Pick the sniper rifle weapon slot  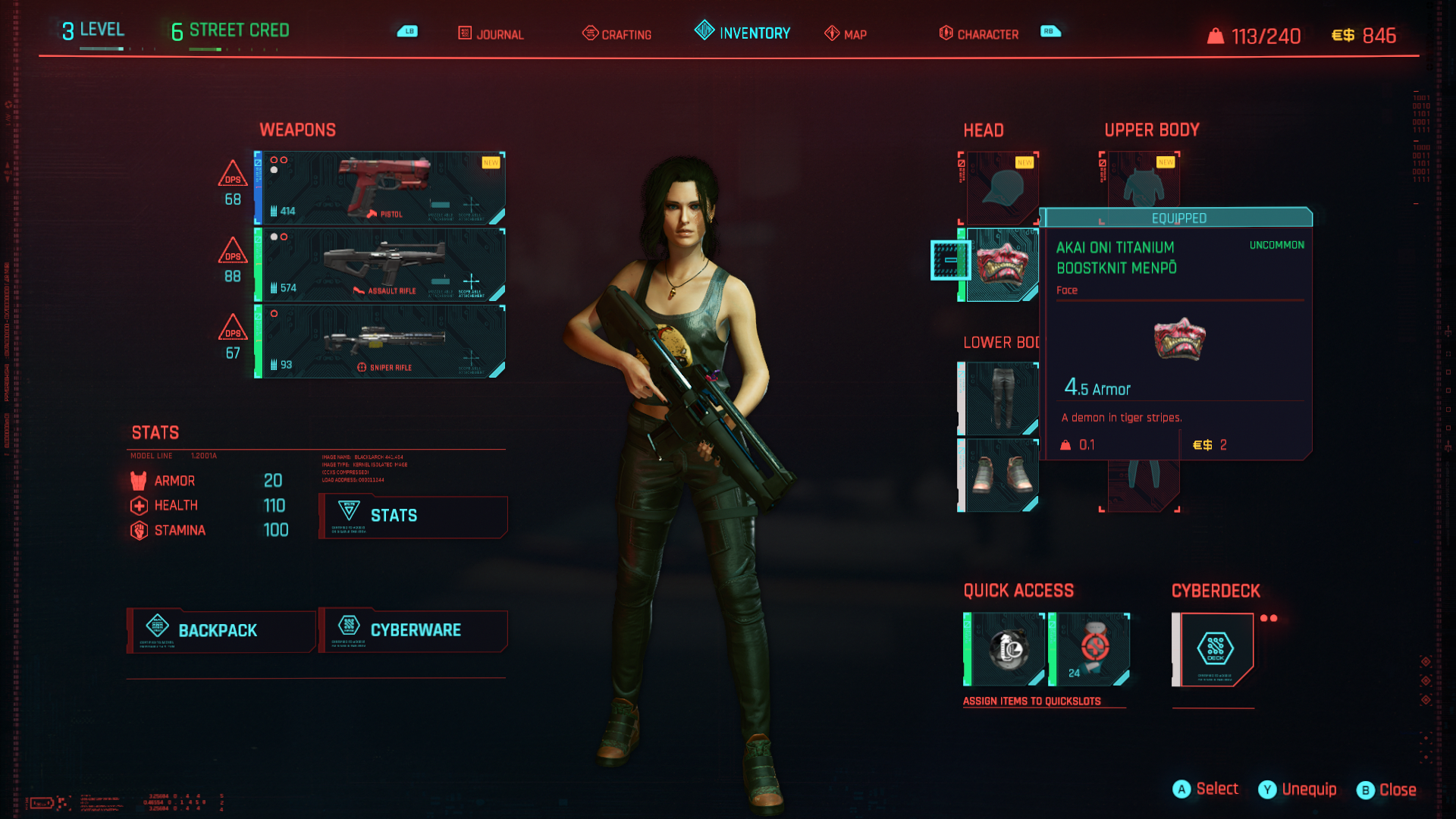point(380,341)
